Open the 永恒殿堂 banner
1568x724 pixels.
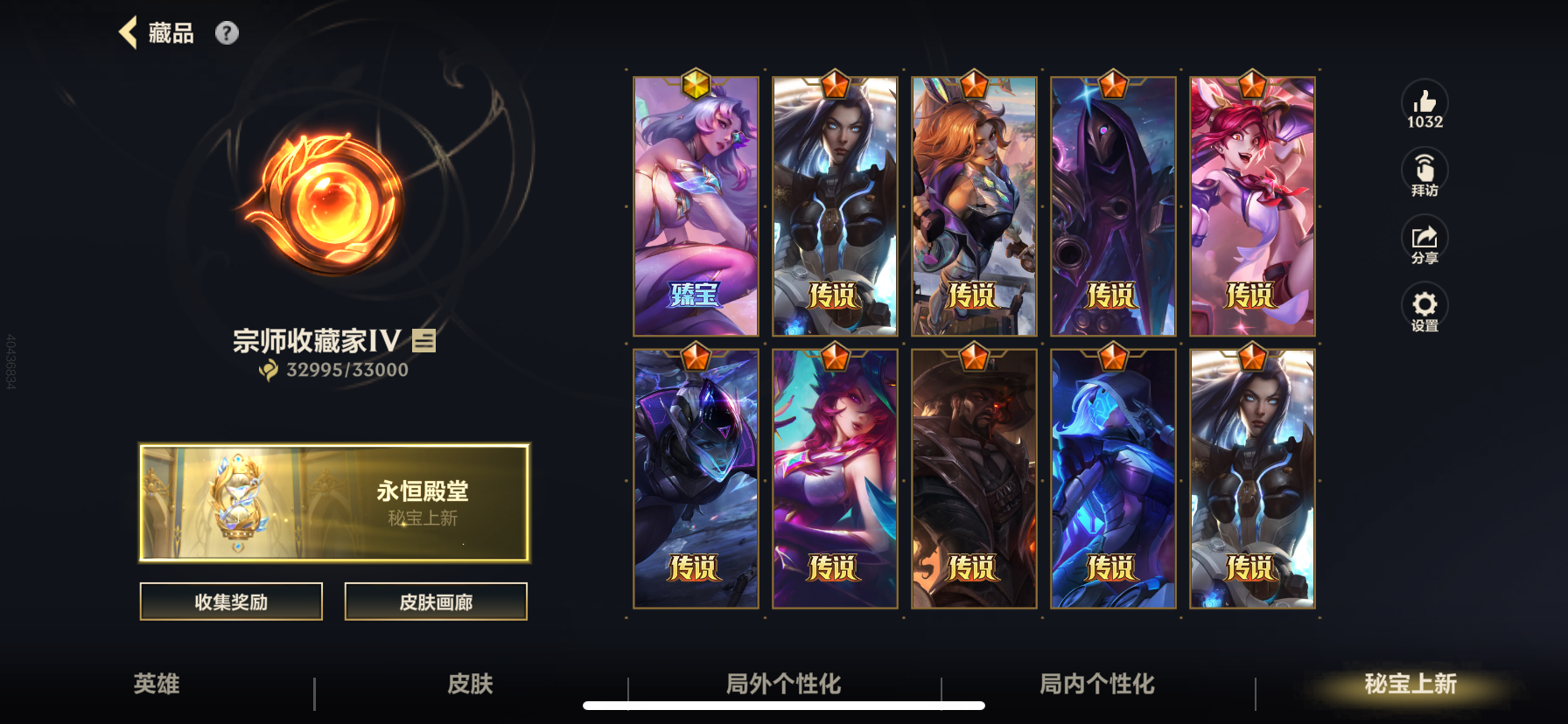(333, 503)
